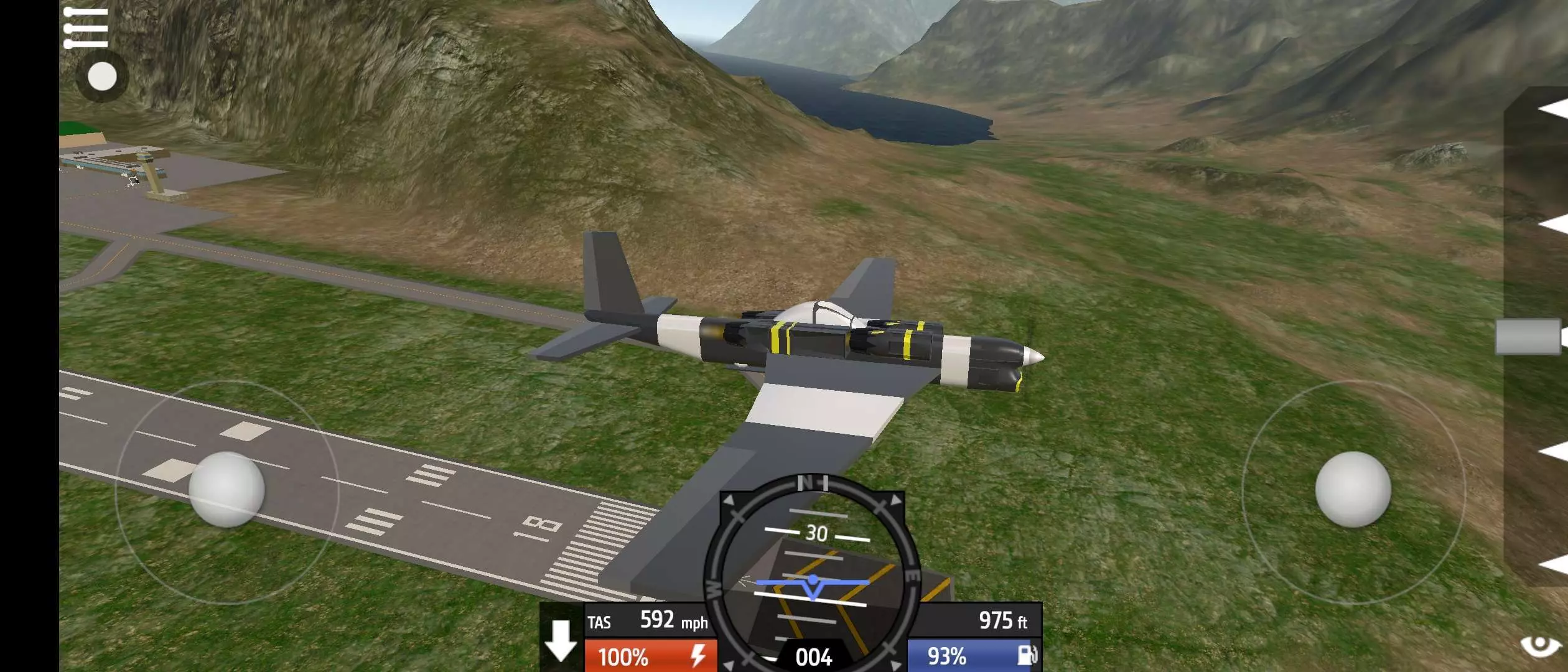Toggle the eye camera view icon
This screenshot has height=672, width=1568.
[1541, 646]
